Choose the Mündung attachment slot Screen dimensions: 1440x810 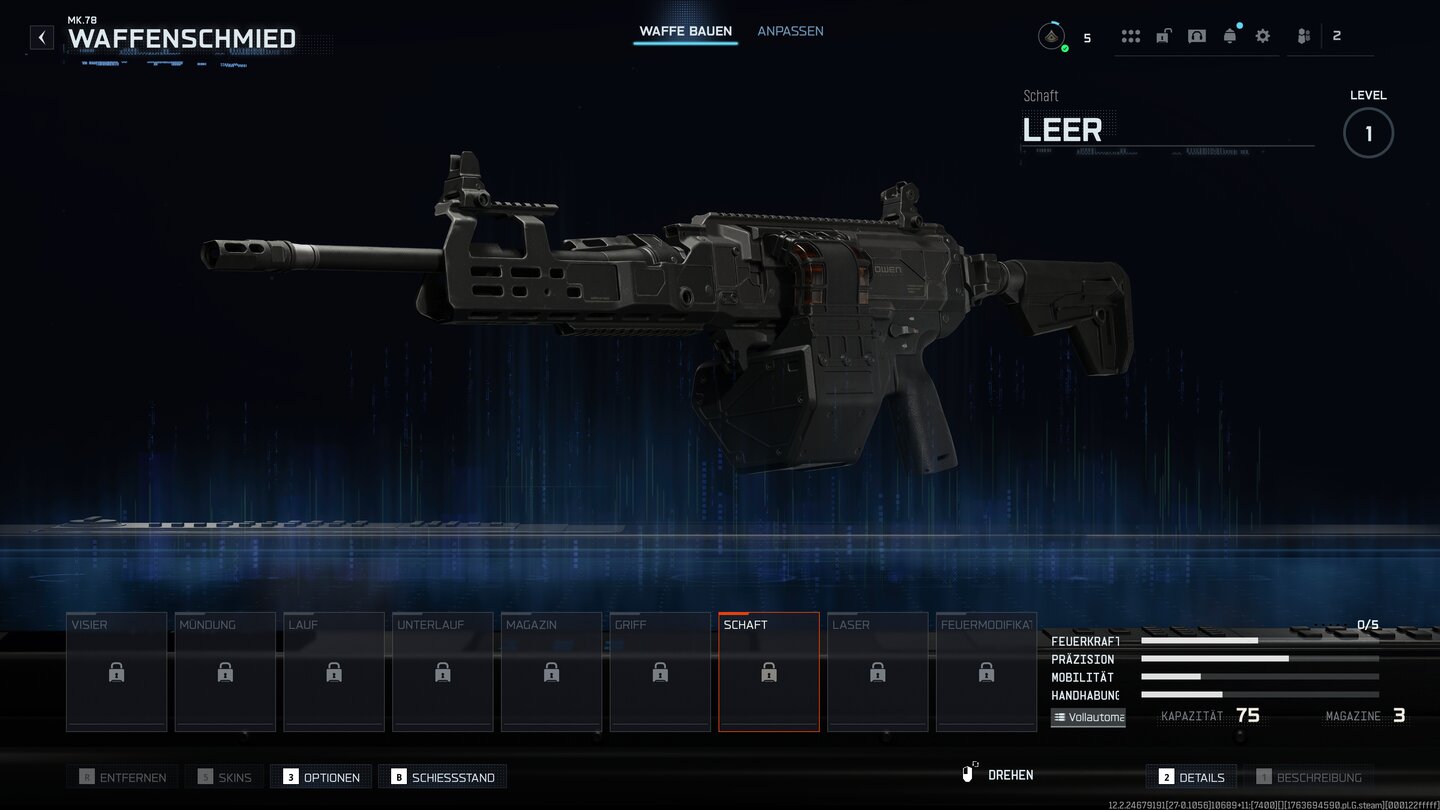coord(225,672)
